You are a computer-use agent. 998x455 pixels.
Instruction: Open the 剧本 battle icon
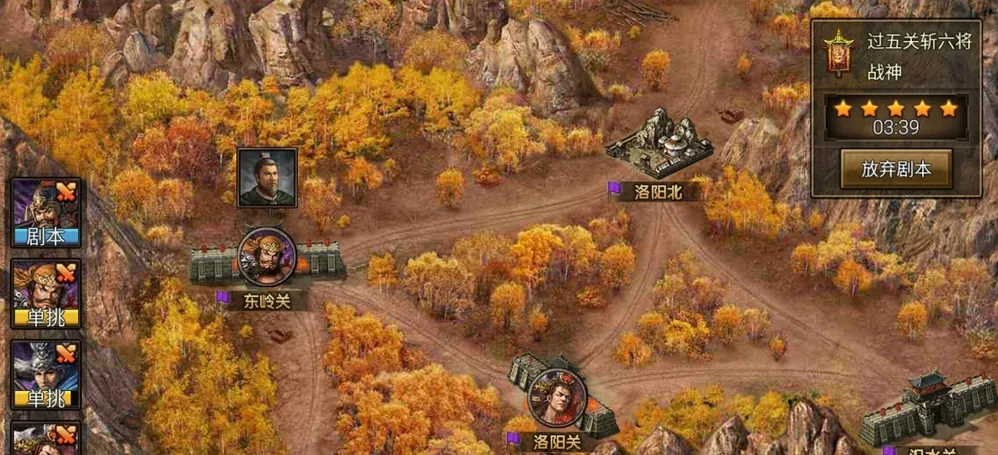pos(46,212)
